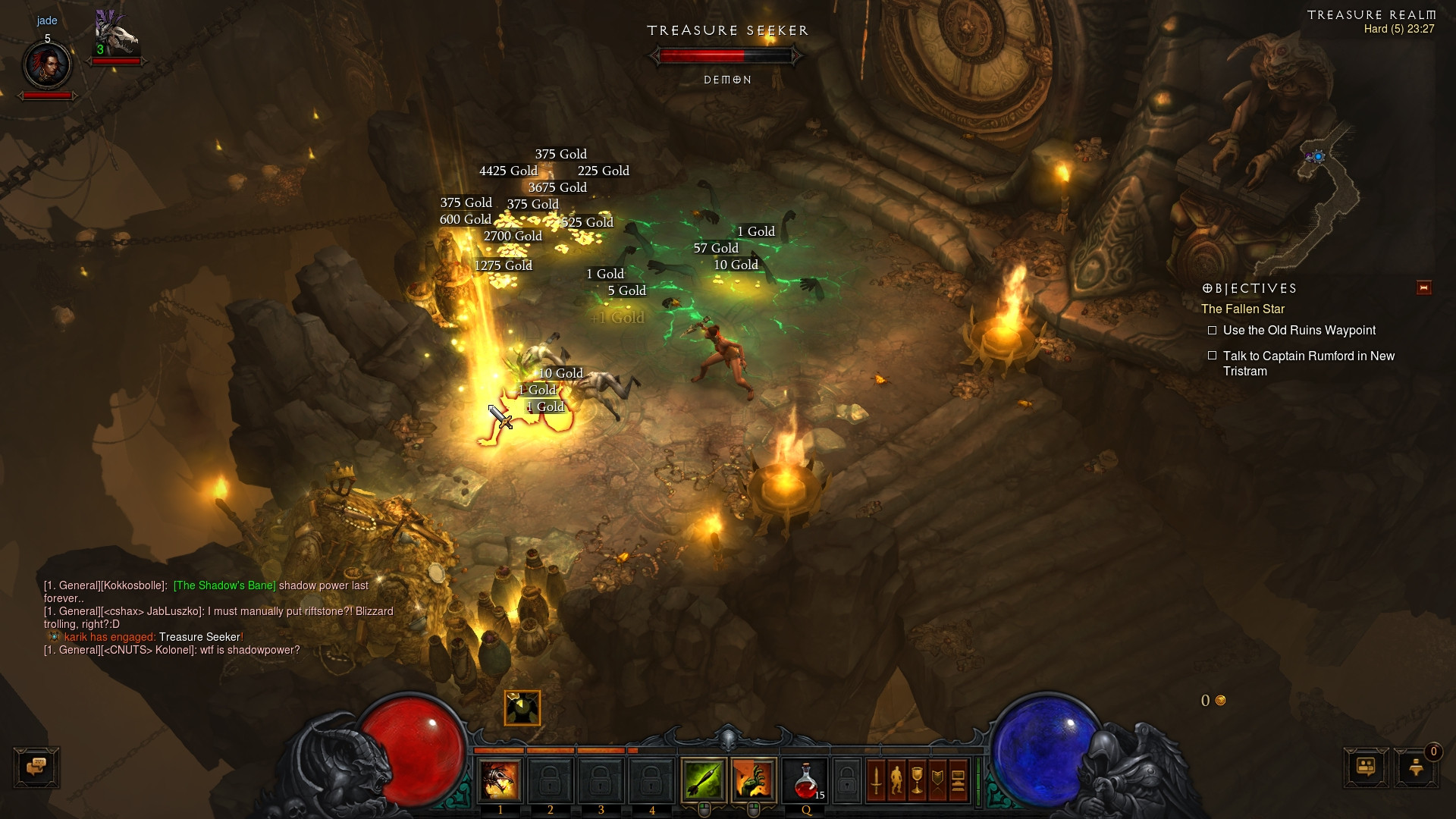Open The Shadow's Bane item link in chat
This screenshot has height=819, width=1456.
pos(224,585)
